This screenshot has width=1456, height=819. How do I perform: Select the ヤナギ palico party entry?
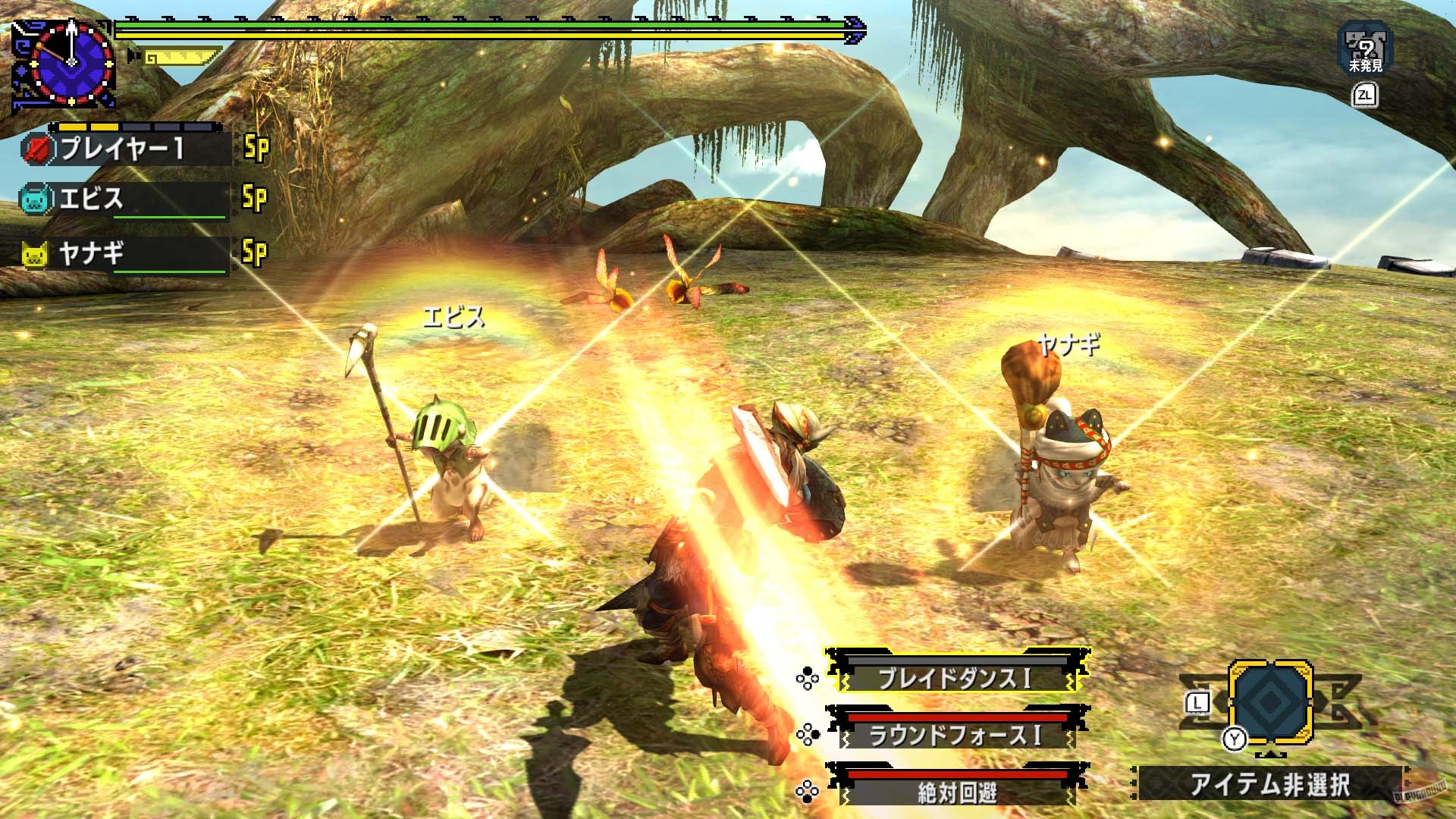point(125,253)
